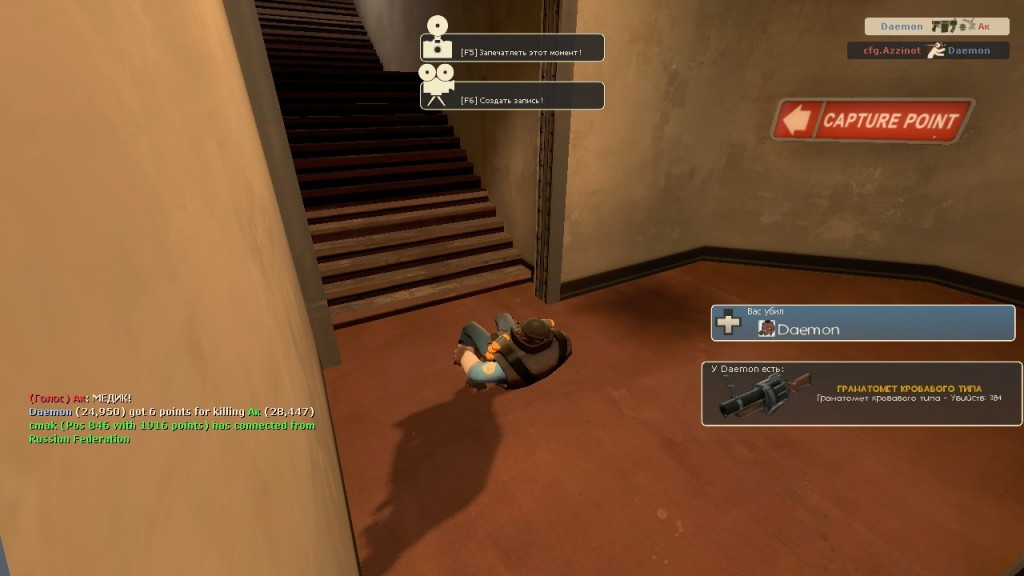Inspect the grenade launcher weapon icon
The image size is (1024, 576).
pyautogui.click(x=762, y=396)
